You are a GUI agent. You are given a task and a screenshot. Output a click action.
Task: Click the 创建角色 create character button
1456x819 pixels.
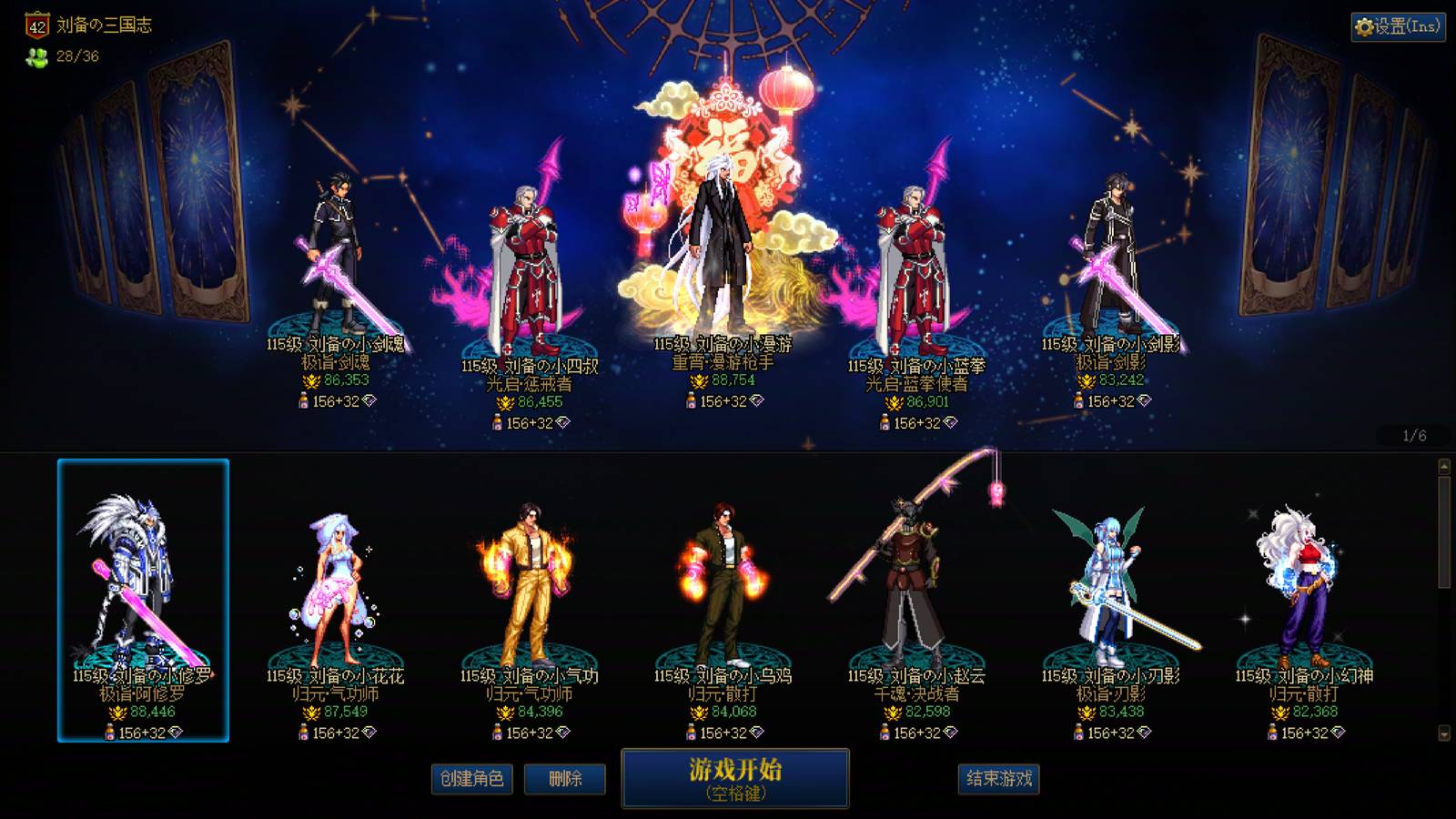[472, 780]
